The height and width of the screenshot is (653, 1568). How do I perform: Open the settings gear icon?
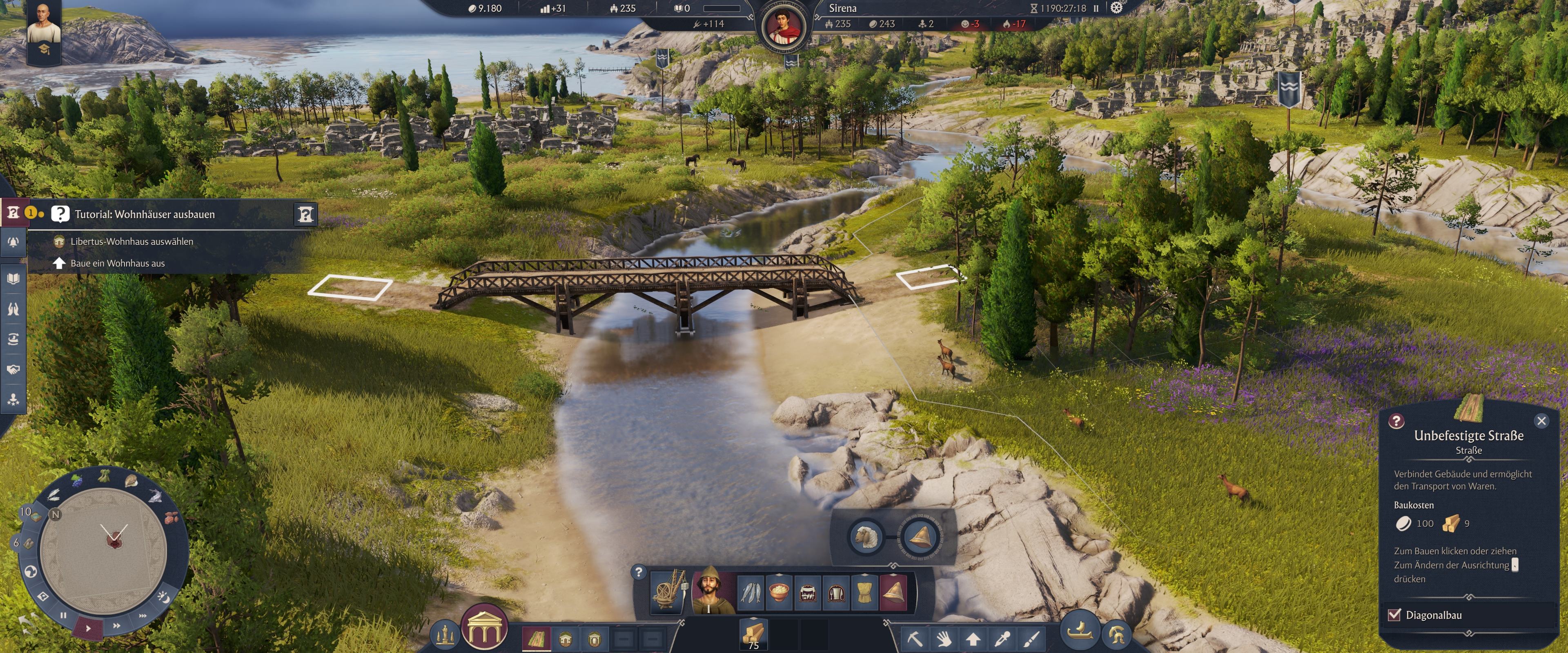(x=1116, y=8)
